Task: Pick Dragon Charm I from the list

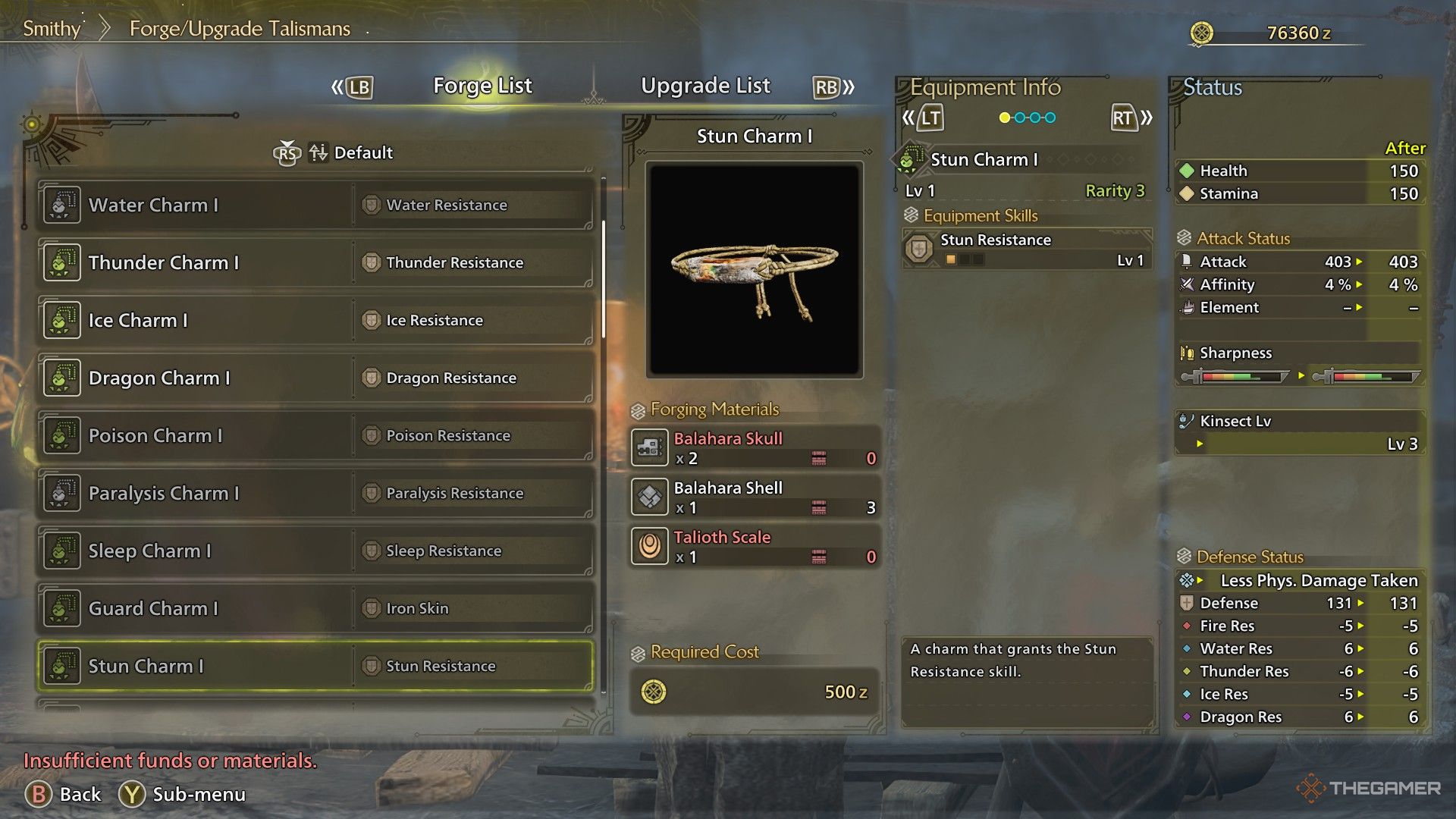Action: pos(315,378)
